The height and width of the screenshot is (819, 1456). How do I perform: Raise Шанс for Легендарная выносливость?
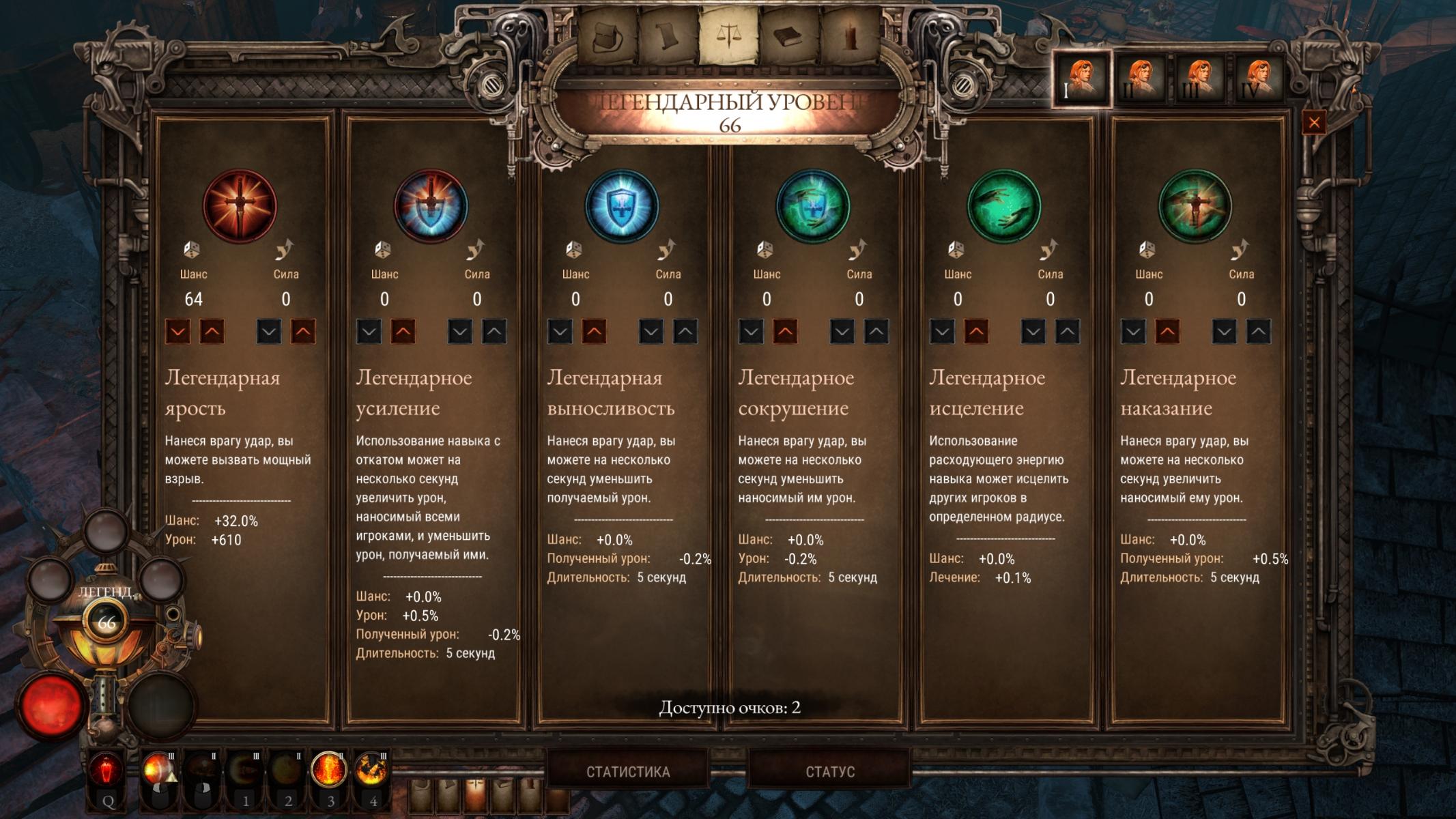pos(594,332)
